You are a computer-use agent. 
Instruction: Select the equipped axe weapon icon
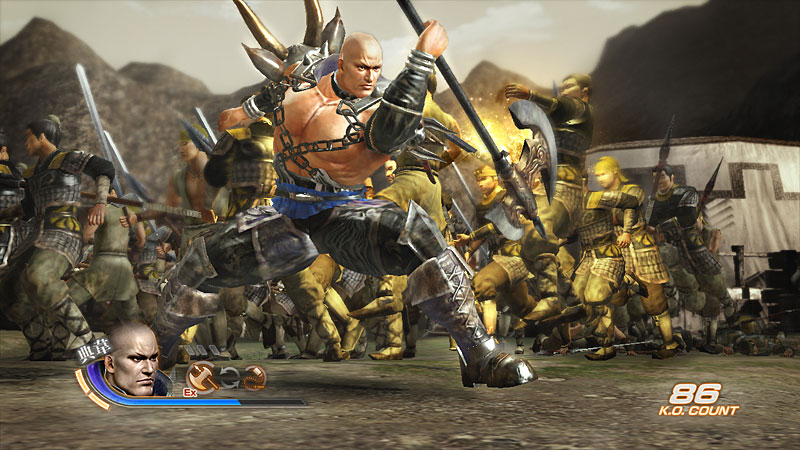point(201,378)
